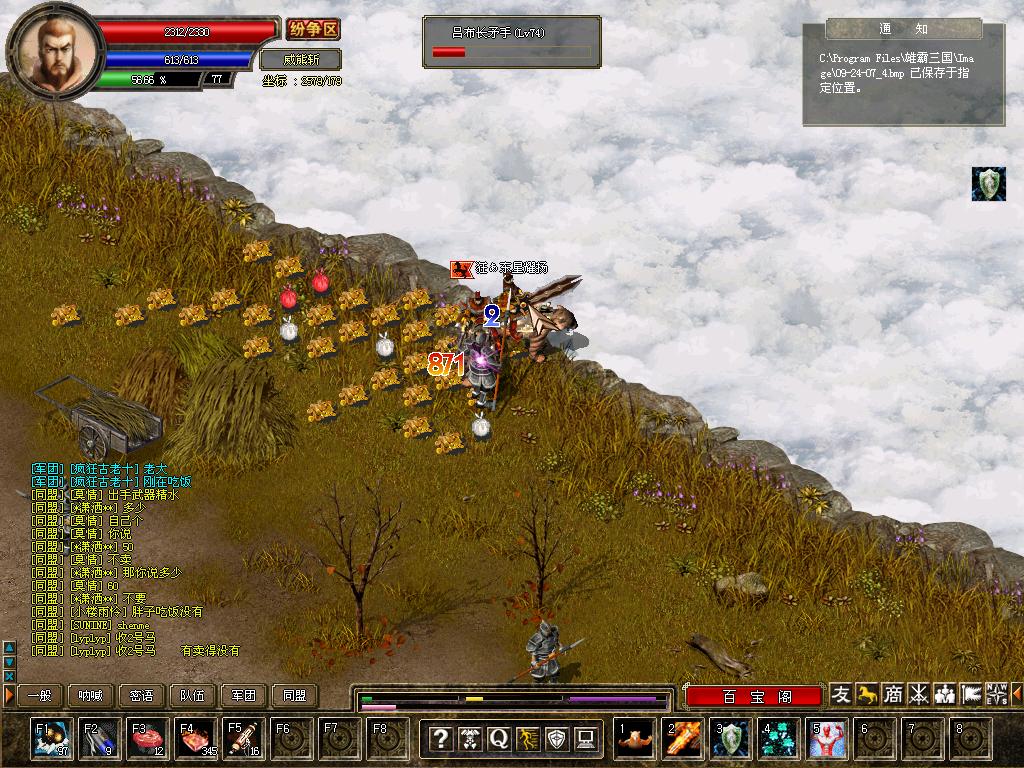
Task: Open the 友 friends list
Action: coord(841,694)
